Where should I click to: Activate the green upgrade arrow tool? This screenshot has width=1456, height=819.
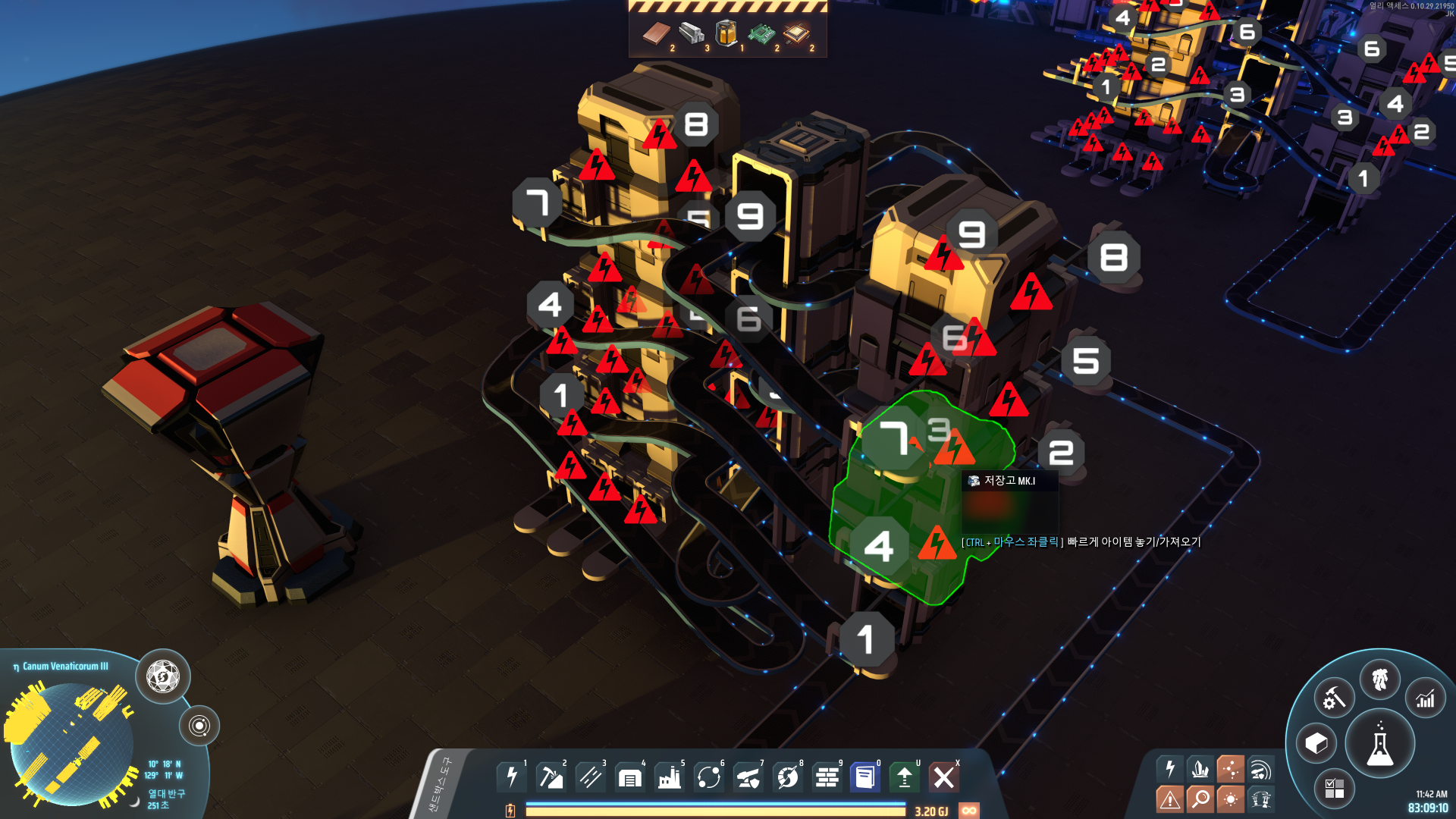point(905,777)
